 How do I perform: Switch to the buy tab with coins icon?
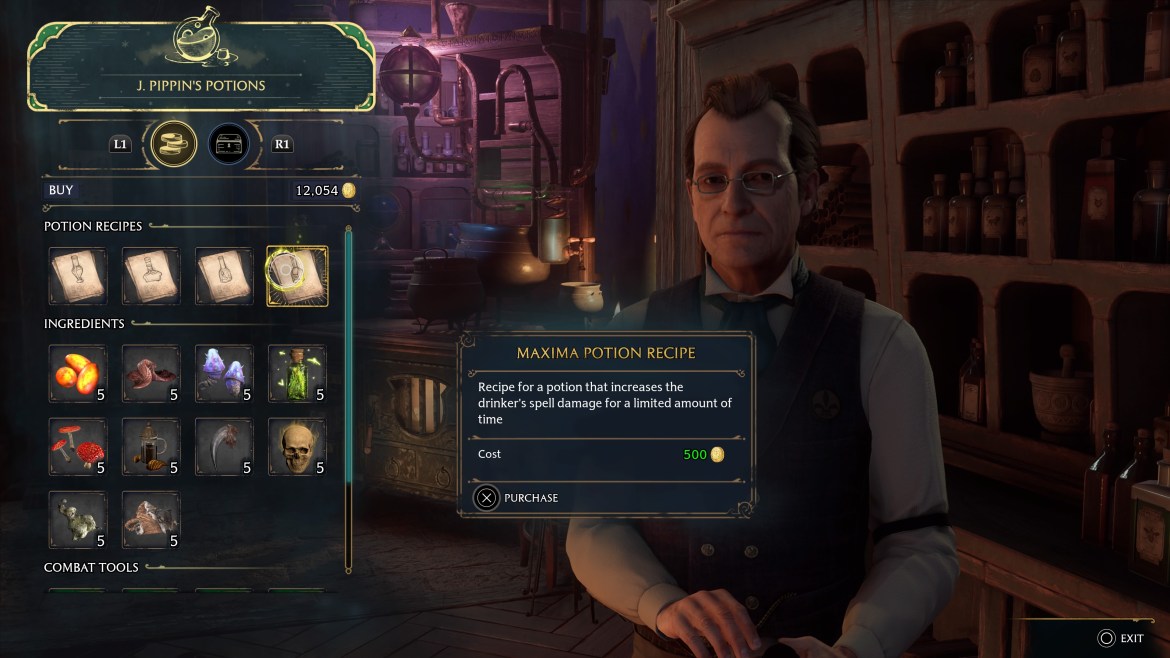(173, 144)
